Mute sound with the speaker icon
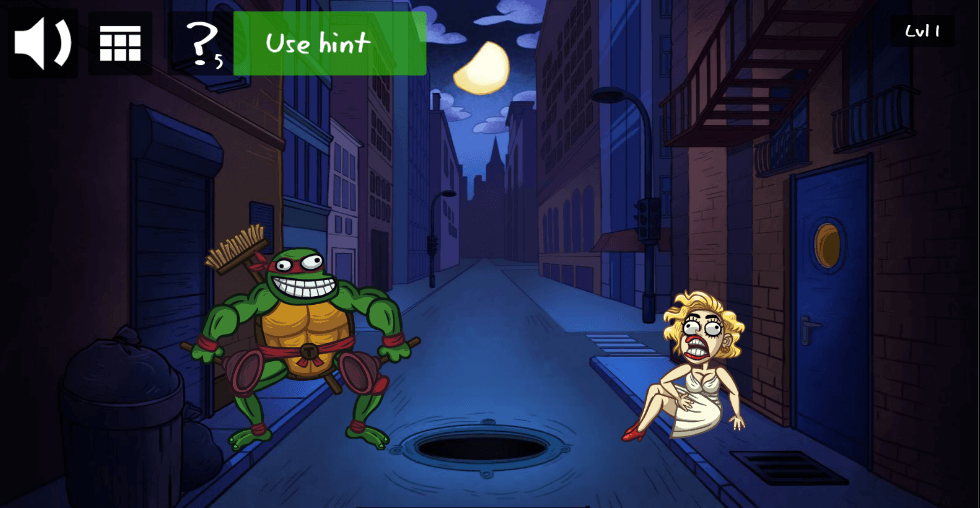980x508 pixels. coord(43,43)
